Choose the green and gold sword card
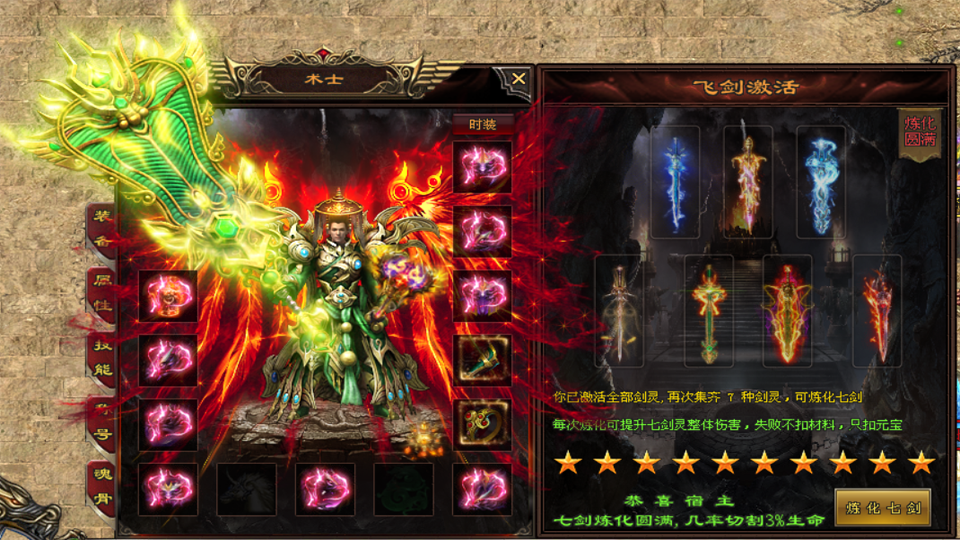960x540 pixels. pos(709,310)
